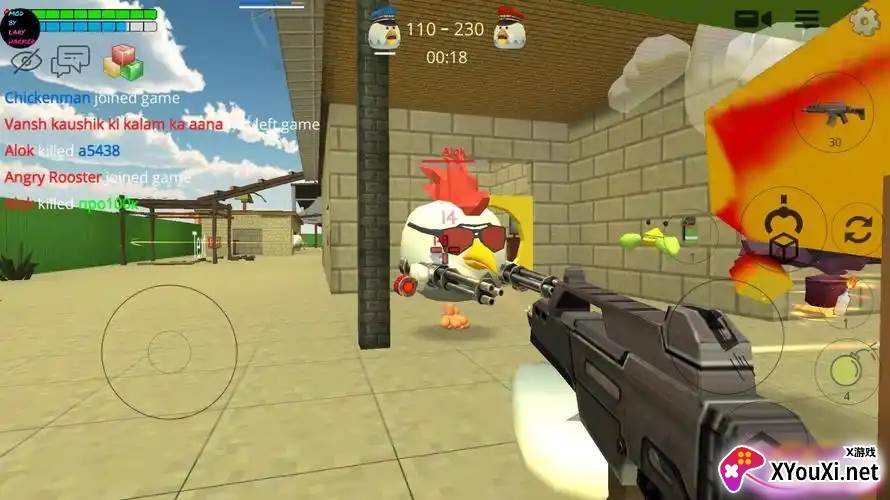Open the chat speech bubbles

[x=70, y=61]
